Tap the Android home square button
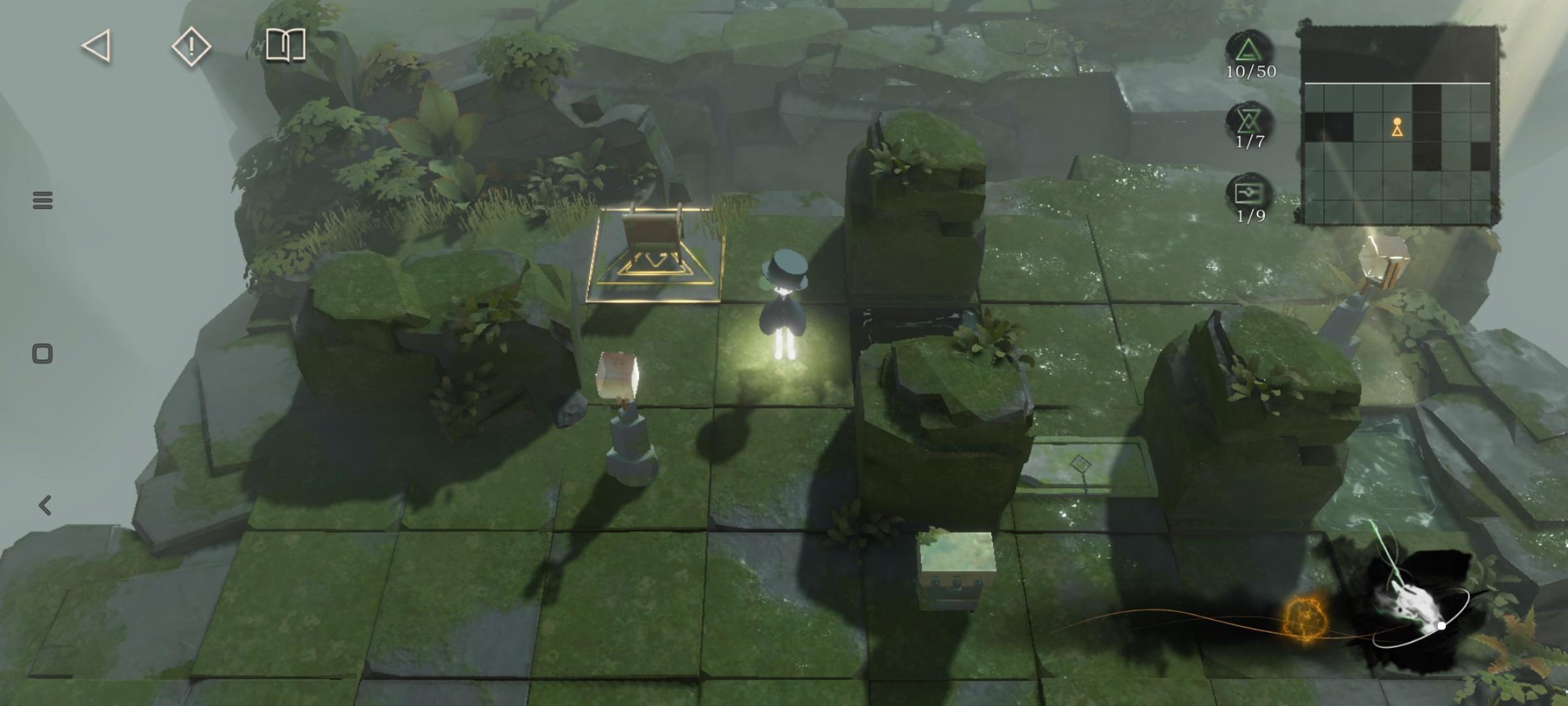1568x706 pixels. (42, 354)
